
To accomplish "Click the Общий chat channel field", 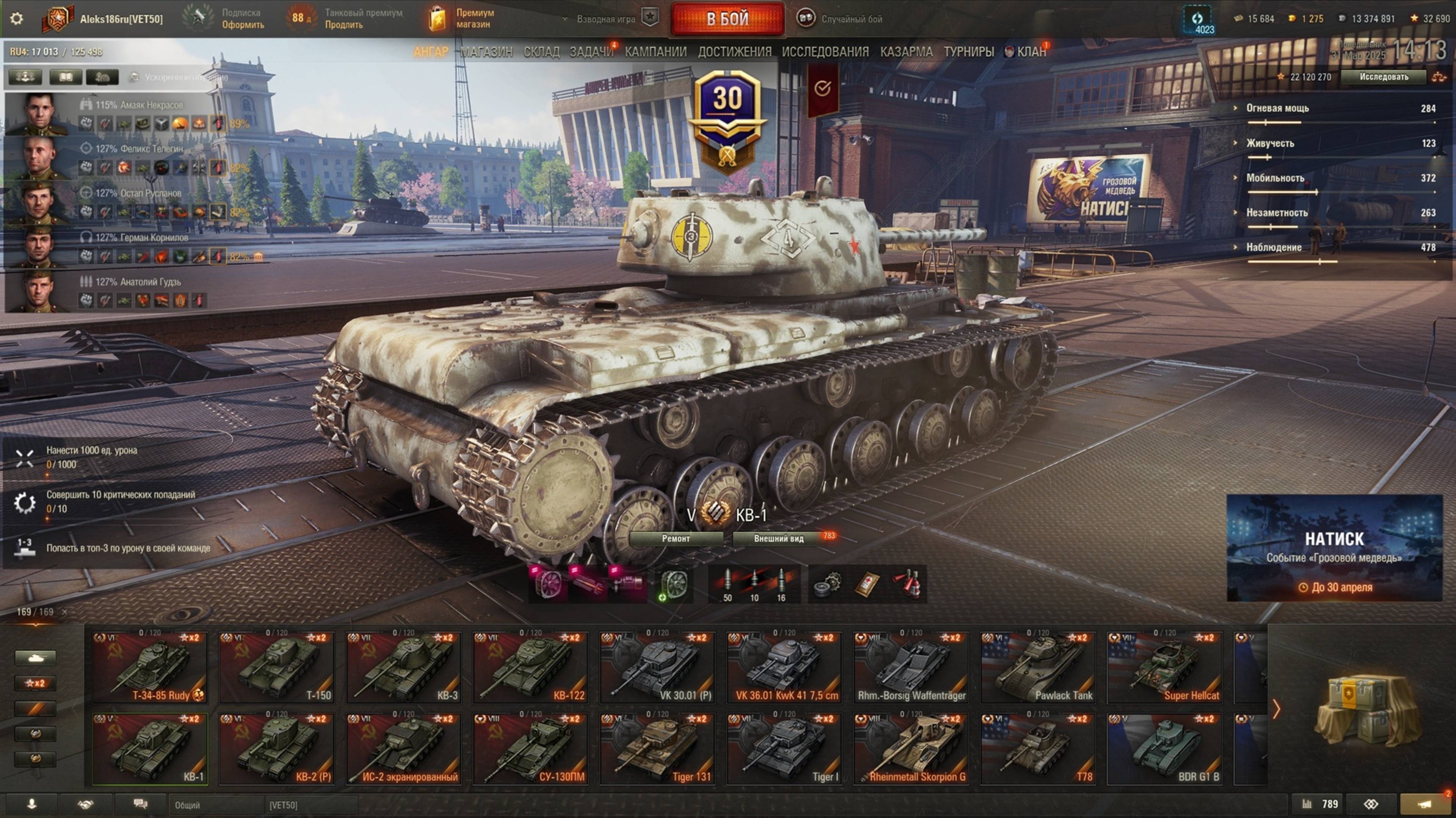I will 215,805.
